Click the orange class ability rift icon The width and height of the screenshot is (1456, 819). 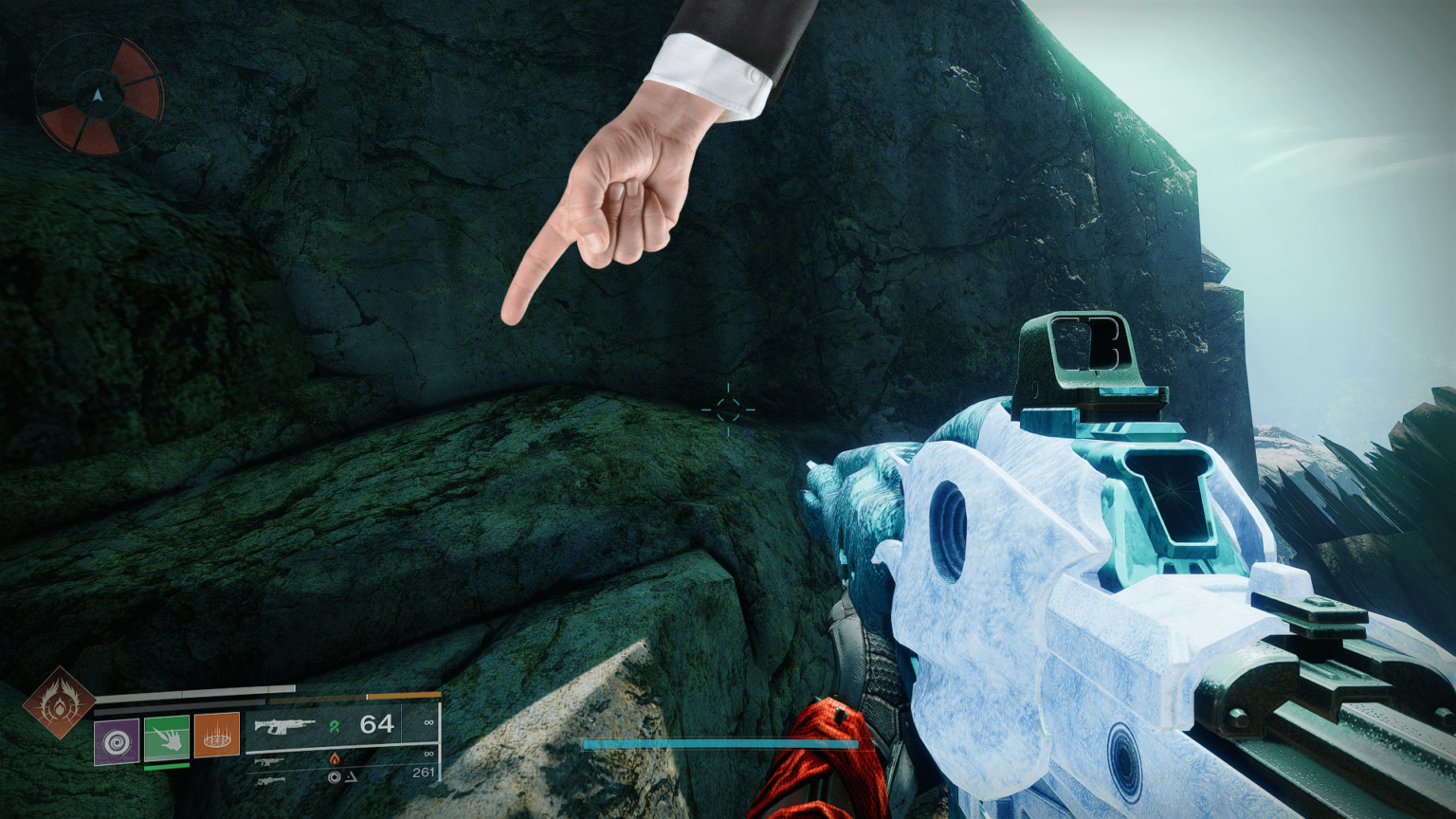coord(216,737)
